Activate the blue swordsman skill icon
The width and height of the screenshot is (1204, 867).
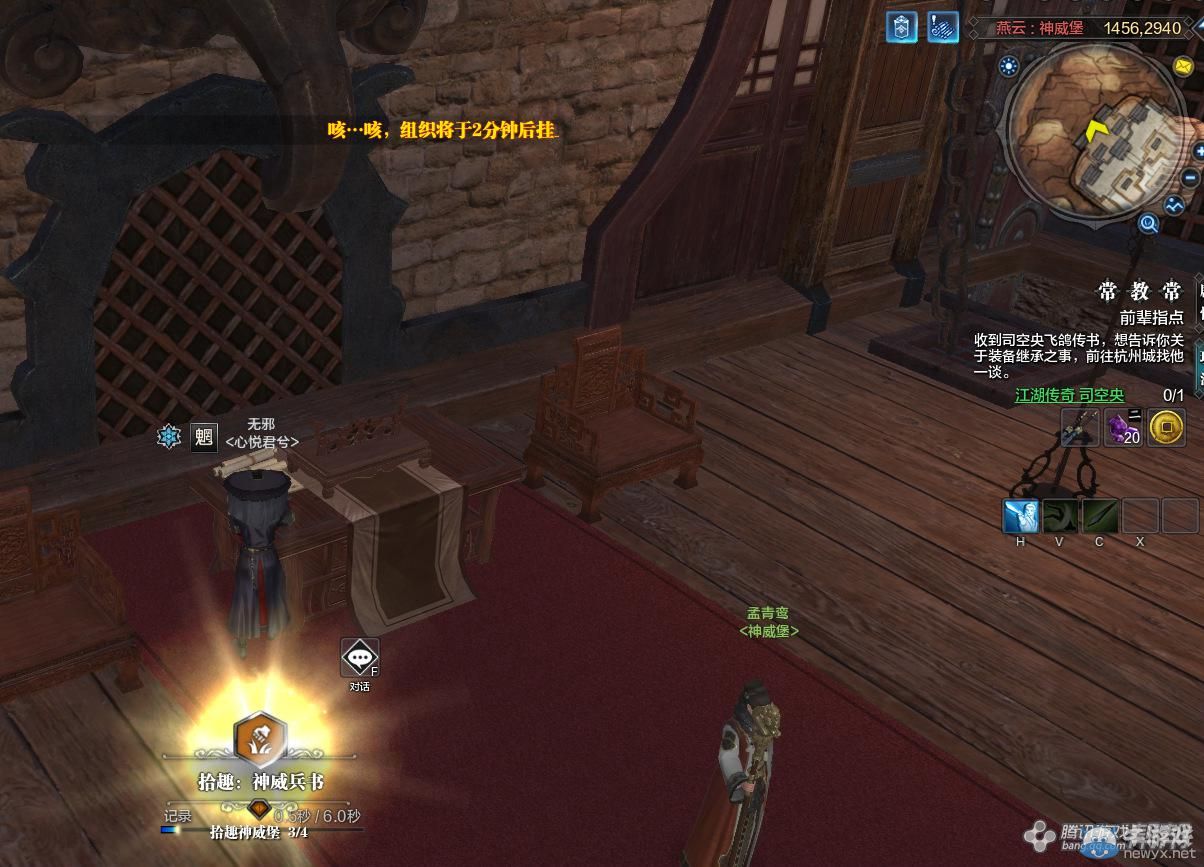pos(1021,517)
